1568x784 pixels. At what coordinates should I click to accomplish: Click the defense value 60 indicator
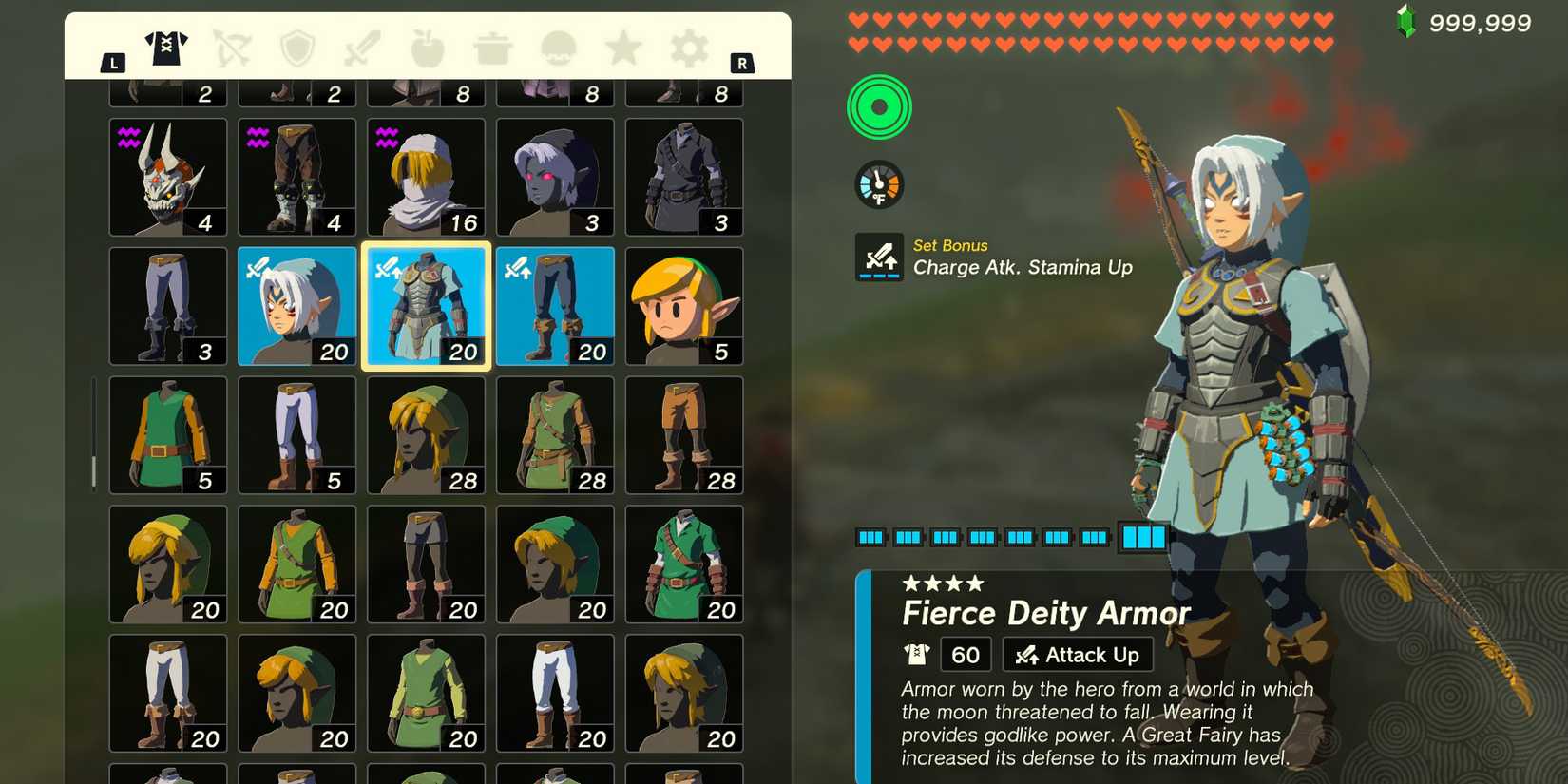965,654
